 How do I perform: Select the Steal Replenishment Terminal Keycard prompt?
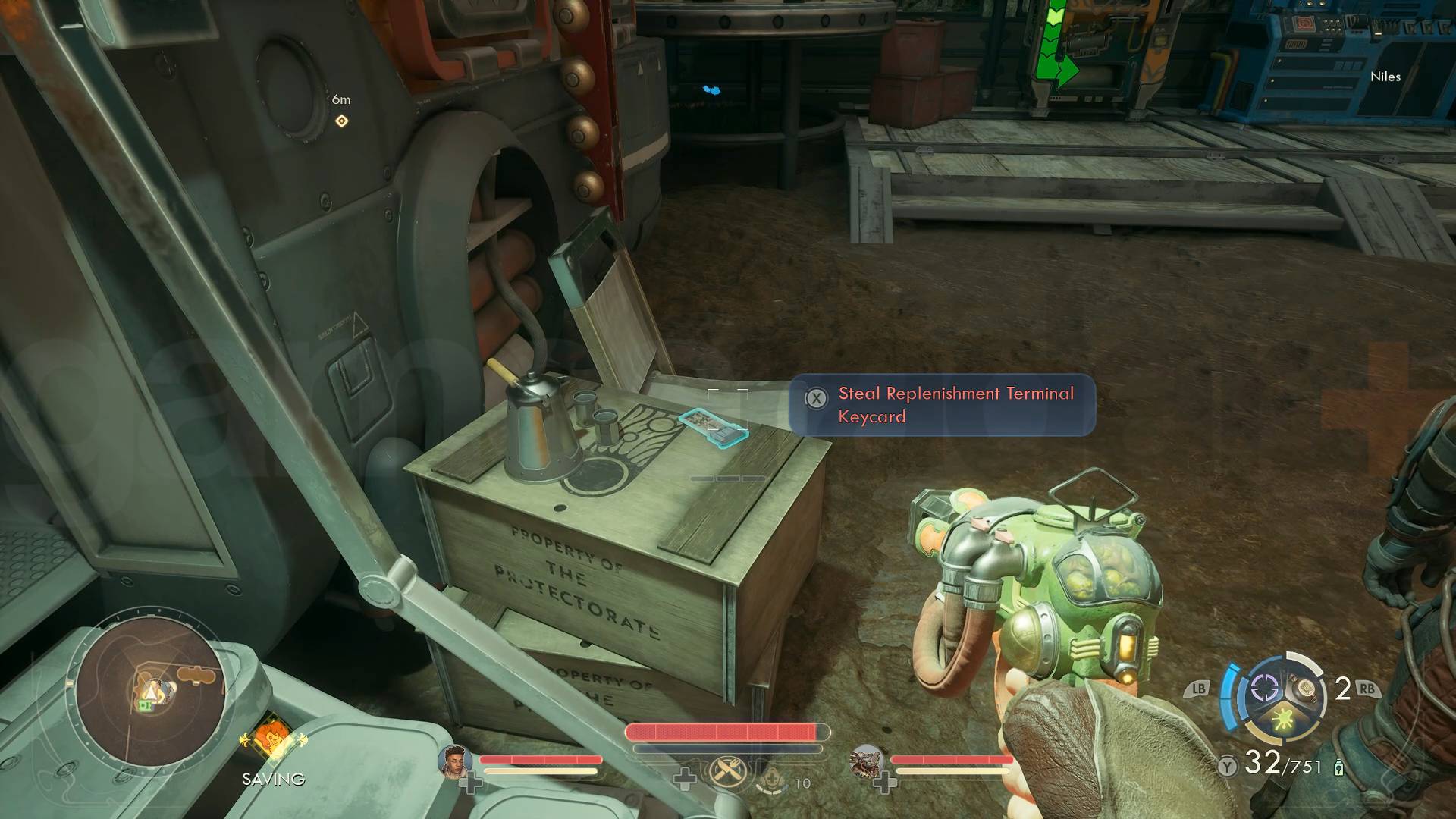click(x=942, y=405)
